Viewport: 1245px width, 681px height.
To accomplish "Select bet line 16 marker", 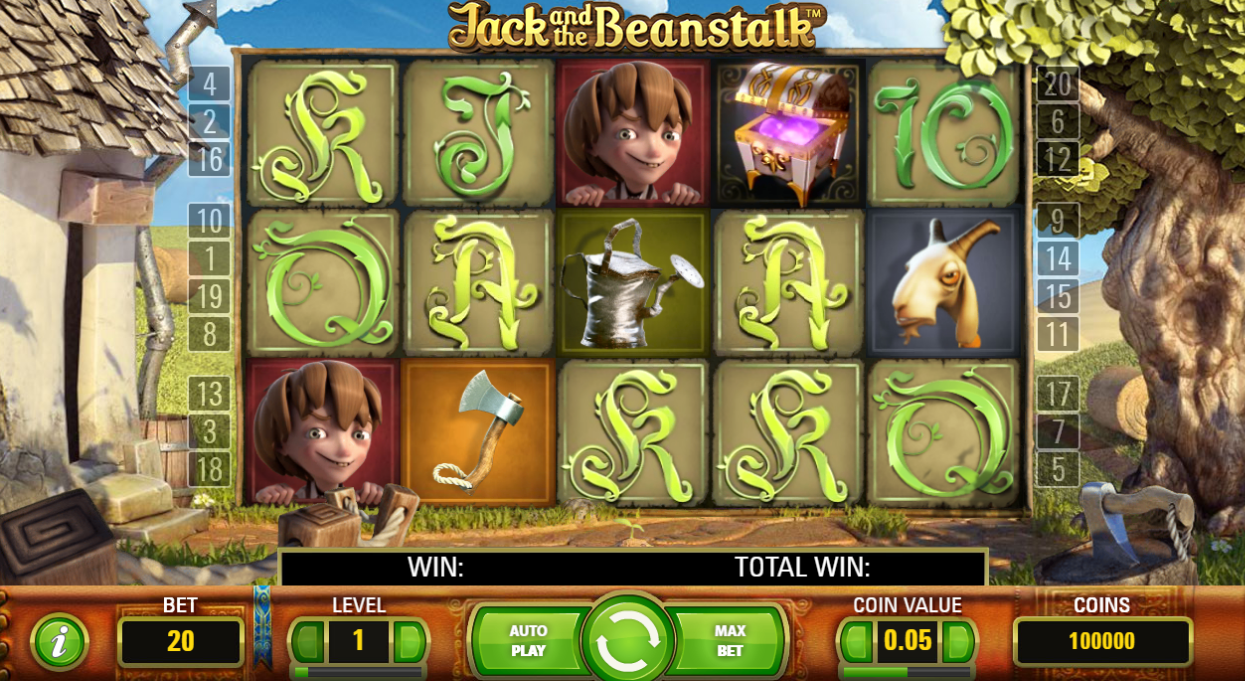I will coord(209,159).
